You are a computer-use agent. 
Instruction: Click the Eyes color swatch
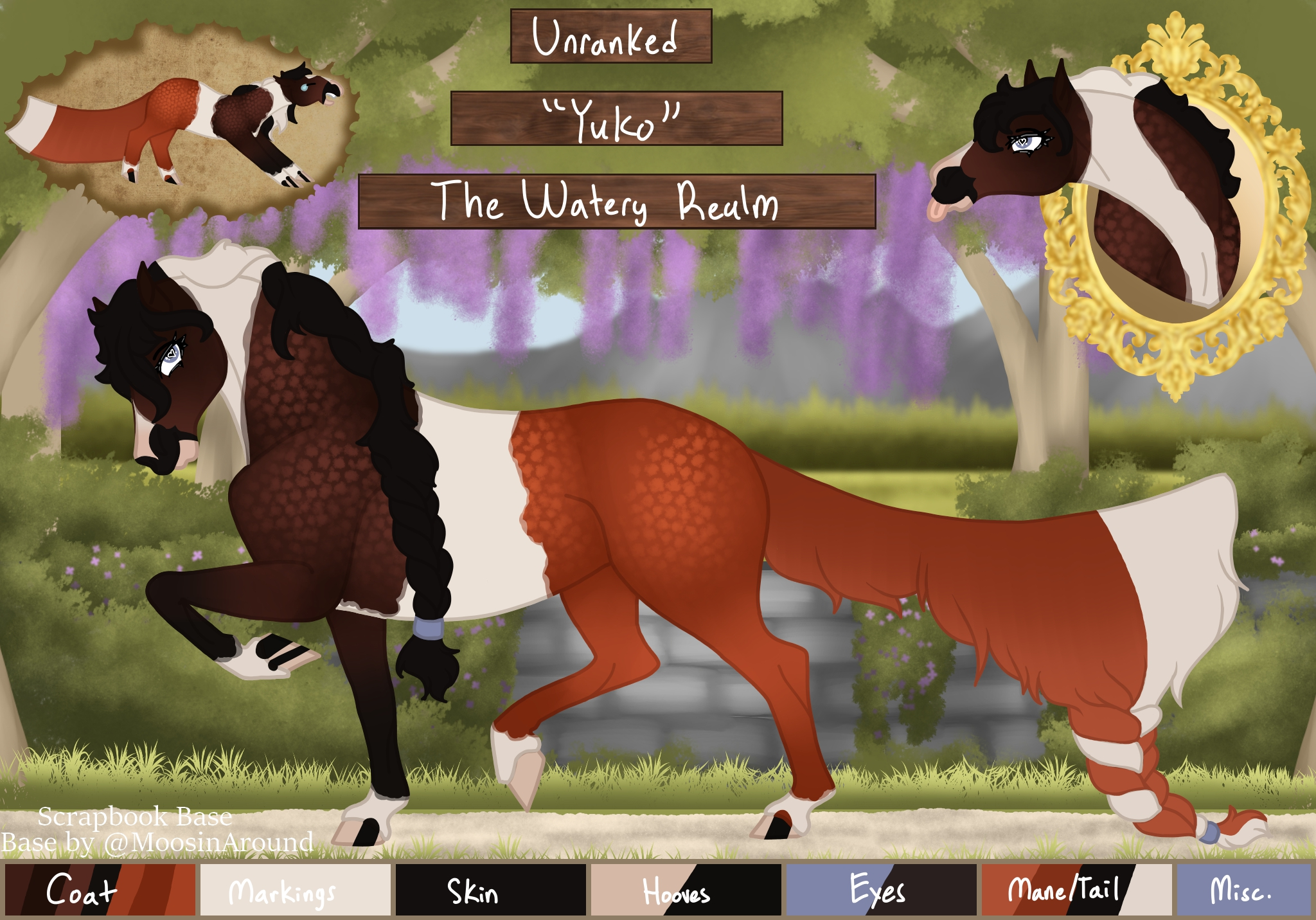click(x=881, y=890)
